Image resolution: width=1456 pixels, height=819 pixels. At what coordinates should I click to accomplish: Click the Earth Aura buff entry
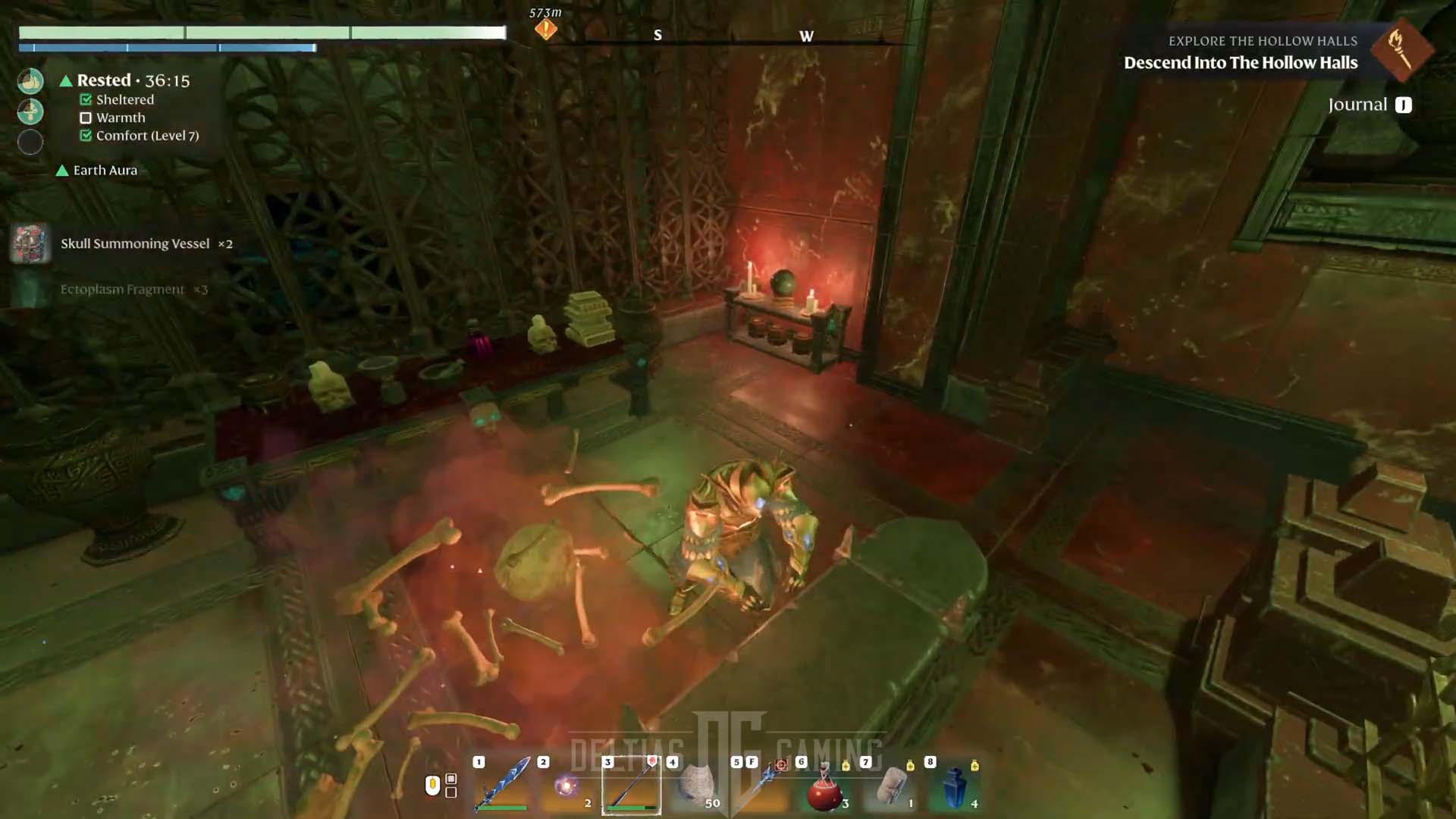click(105, 171)
